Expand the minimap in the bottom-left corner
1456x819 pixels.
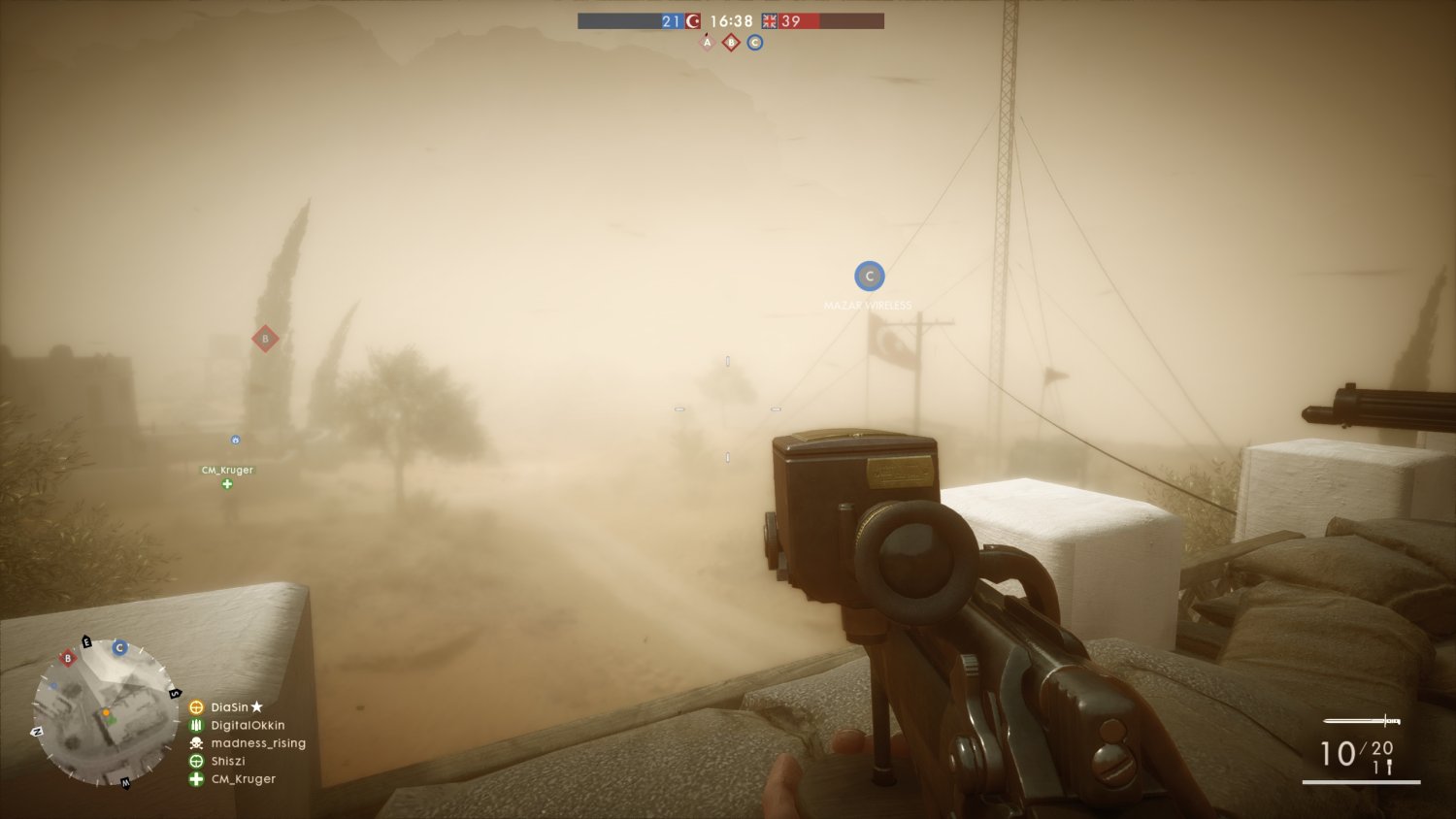point(105,713)
